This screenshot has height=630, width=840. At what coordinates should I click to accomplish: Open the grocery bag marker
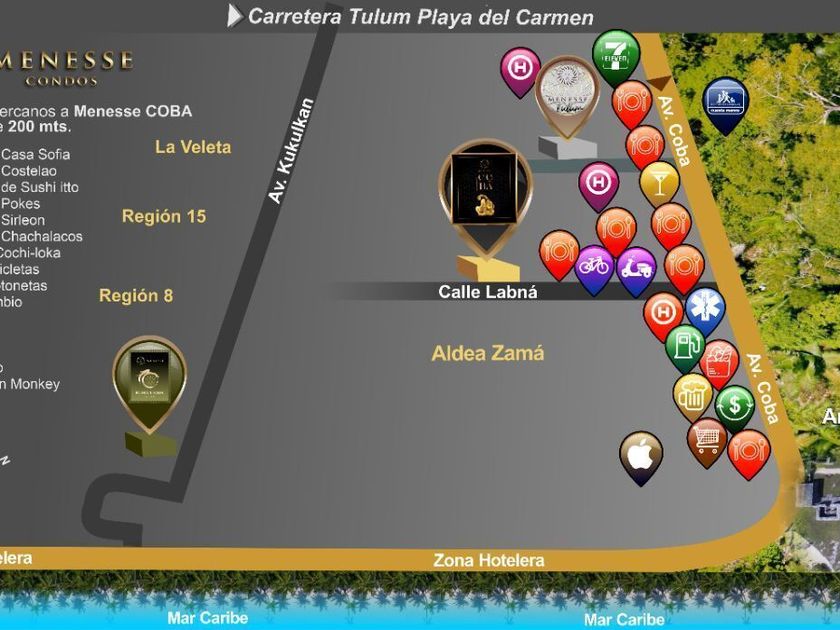718,362
